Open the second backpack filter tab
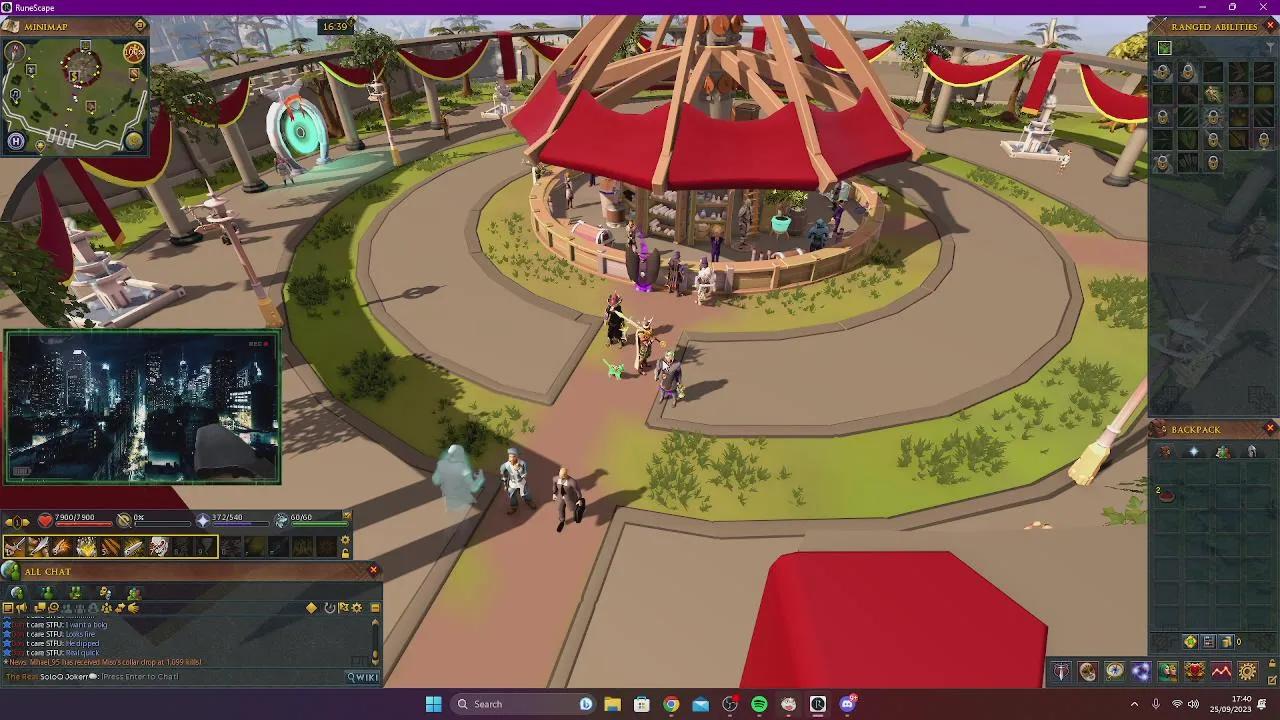 (1193, 452)
